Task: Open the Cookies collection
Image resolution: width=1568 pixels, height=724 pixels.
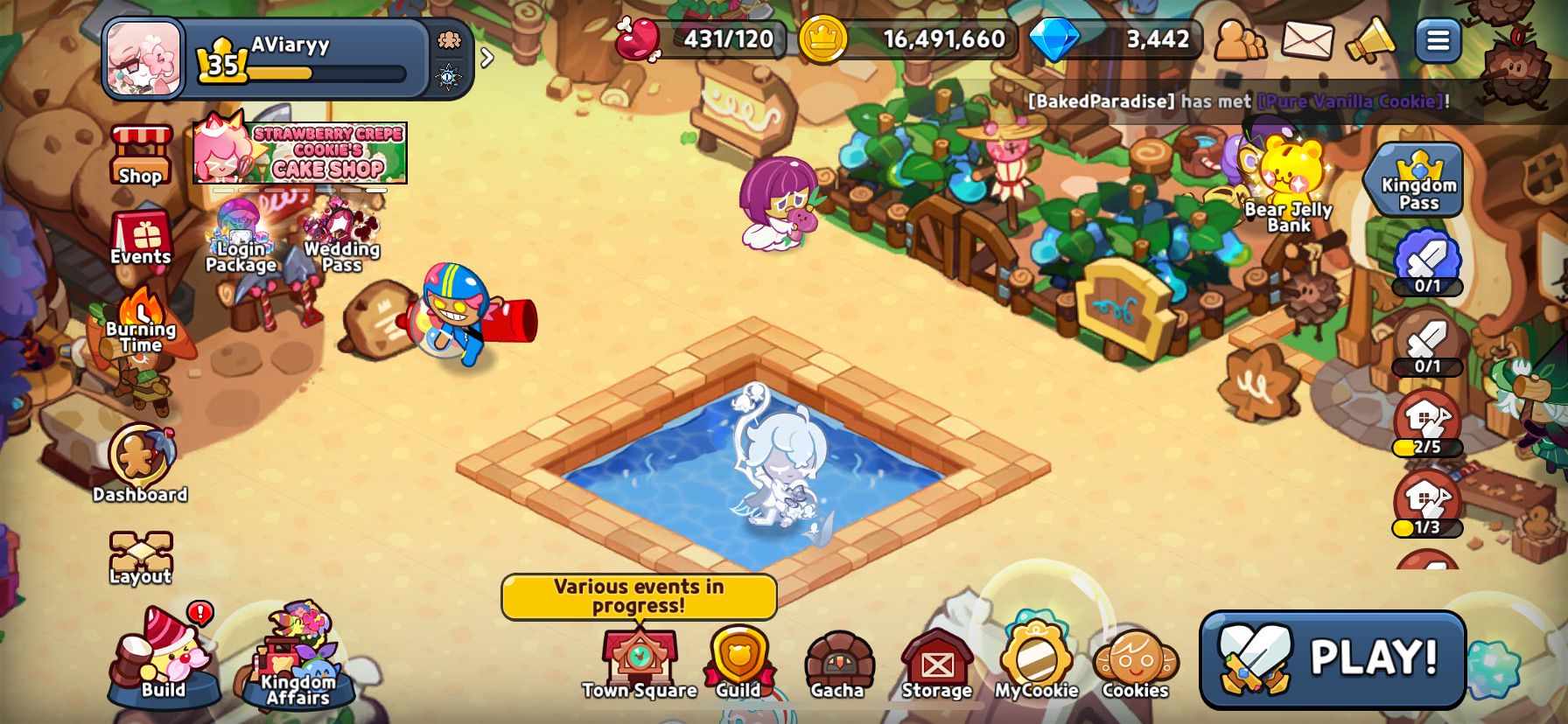Action: [1135, 662]
